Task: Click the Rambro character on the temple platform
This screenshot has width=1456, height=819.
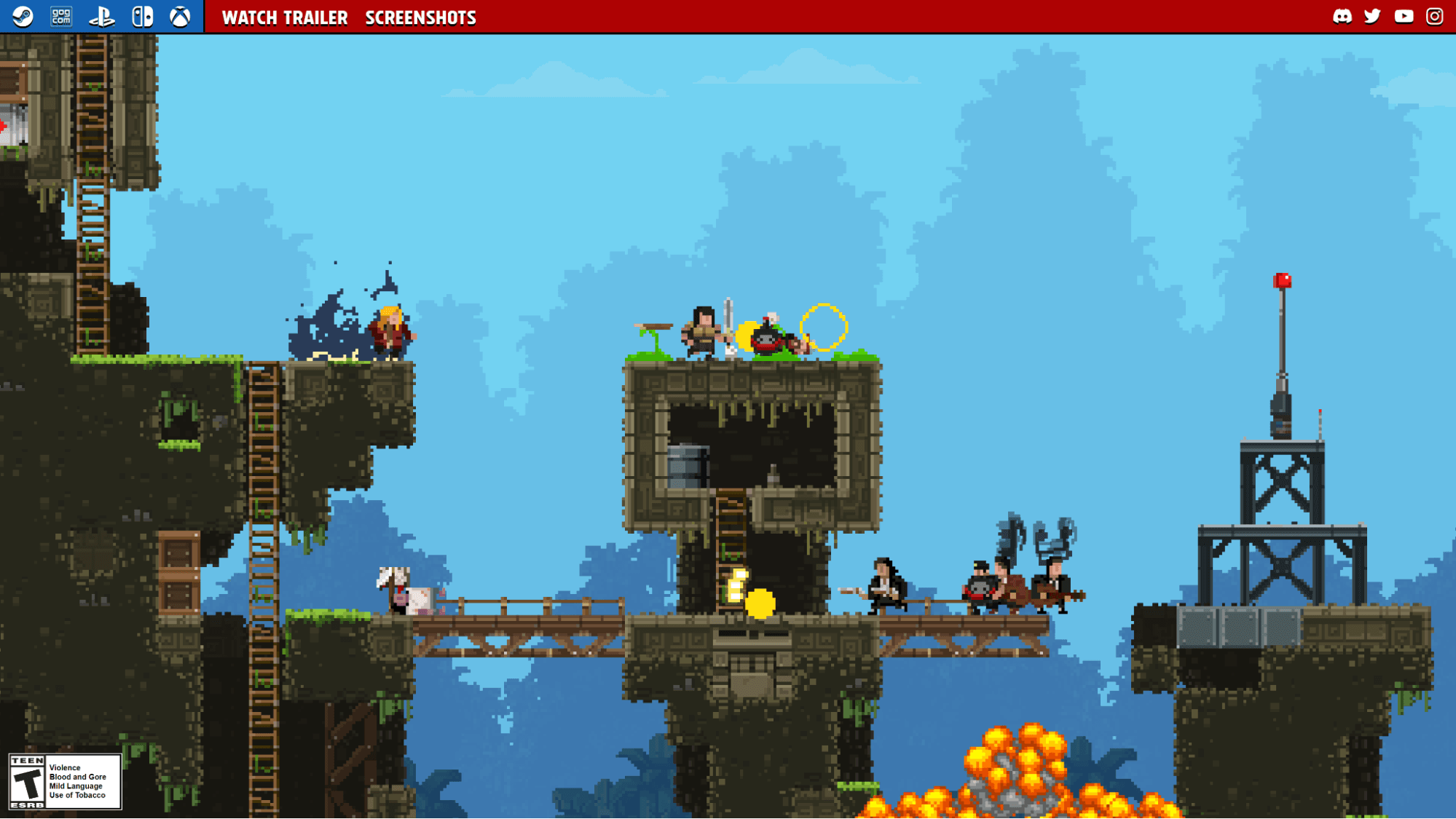Action: [x=701, y=331]
